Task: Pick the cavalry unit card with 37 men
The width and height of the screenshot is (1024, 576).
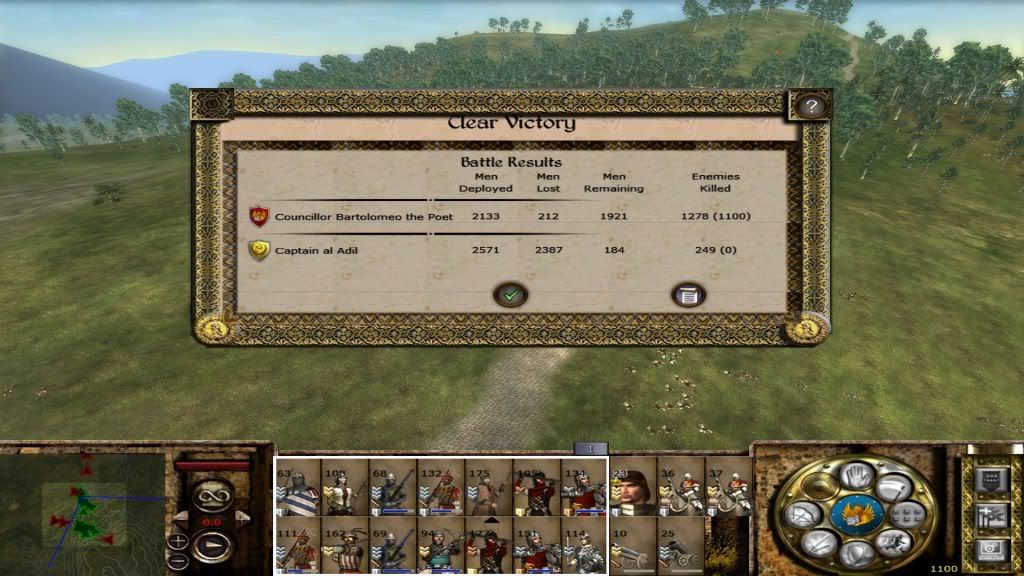Action: (728, 487)
